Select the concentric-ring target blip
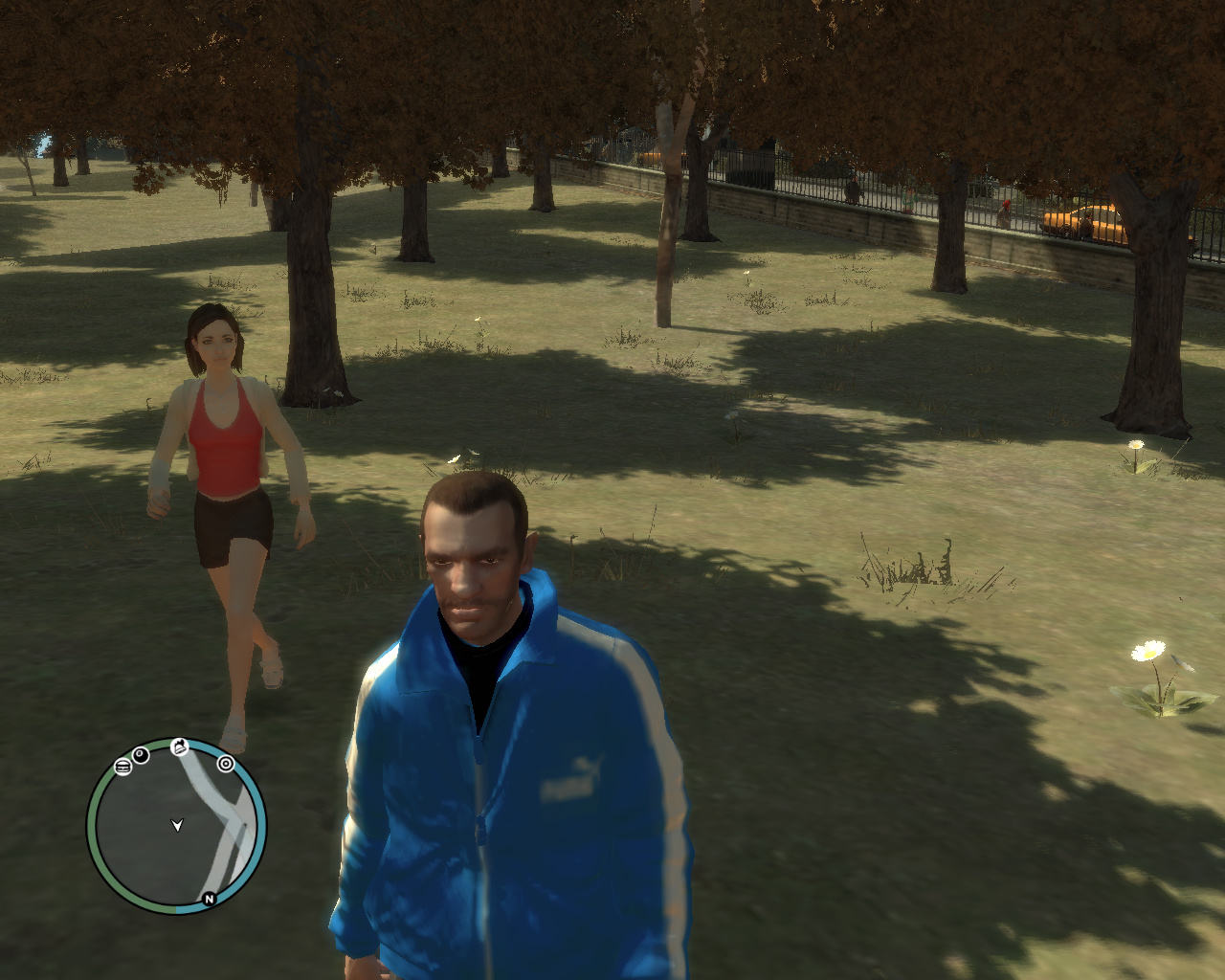The image size is (1225, 980). [x=226, y=763]
